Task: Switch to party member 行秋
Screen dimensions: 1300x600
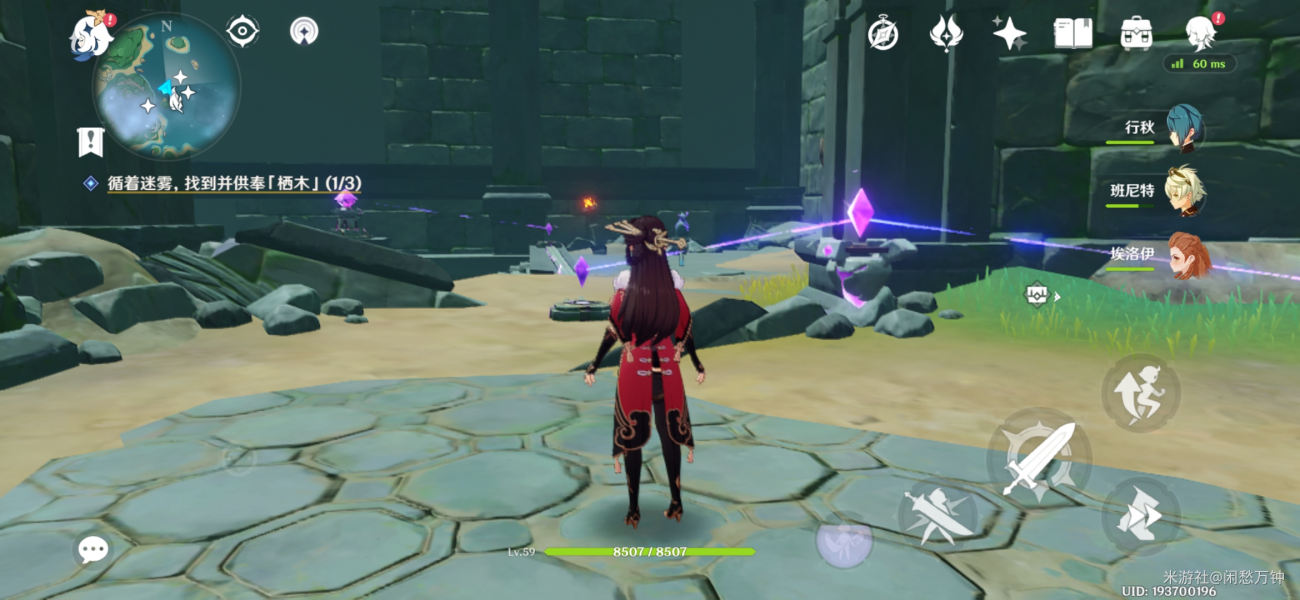Action: [x=1184, y=128]
